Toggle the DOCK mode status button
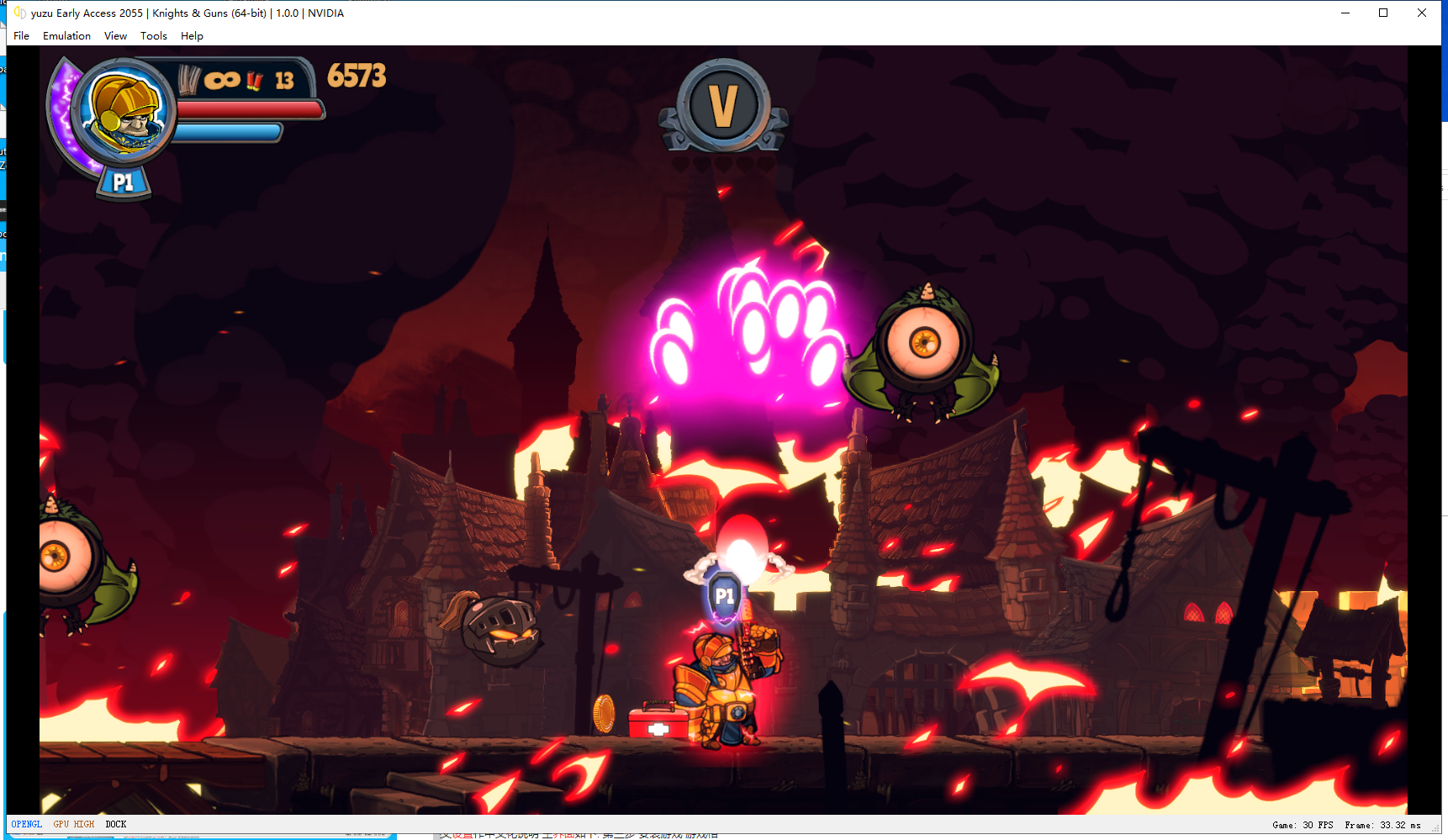 [116, 825]
